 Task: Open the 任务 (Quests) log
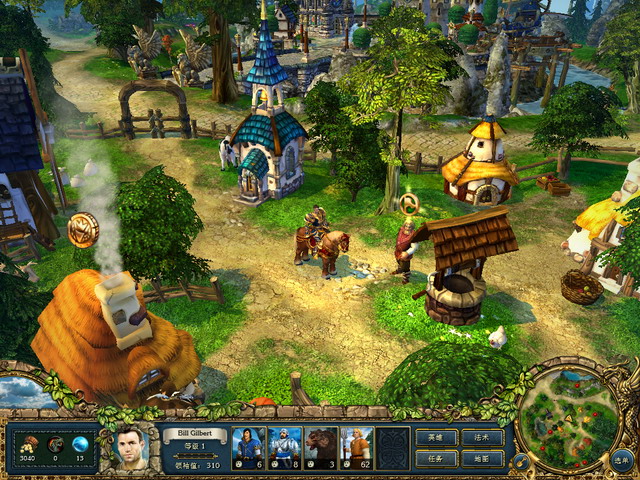(x=436, y=459)
